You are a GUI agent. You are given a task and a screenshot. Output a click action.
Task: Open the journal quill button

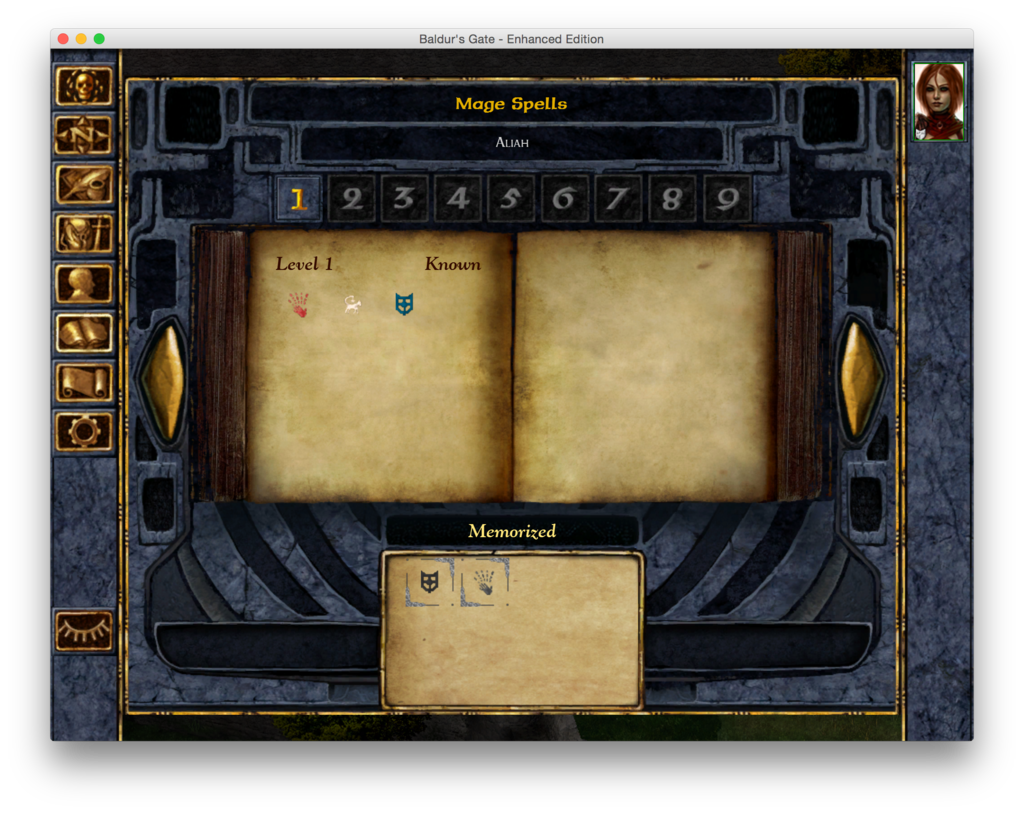[x=84, y=185]
